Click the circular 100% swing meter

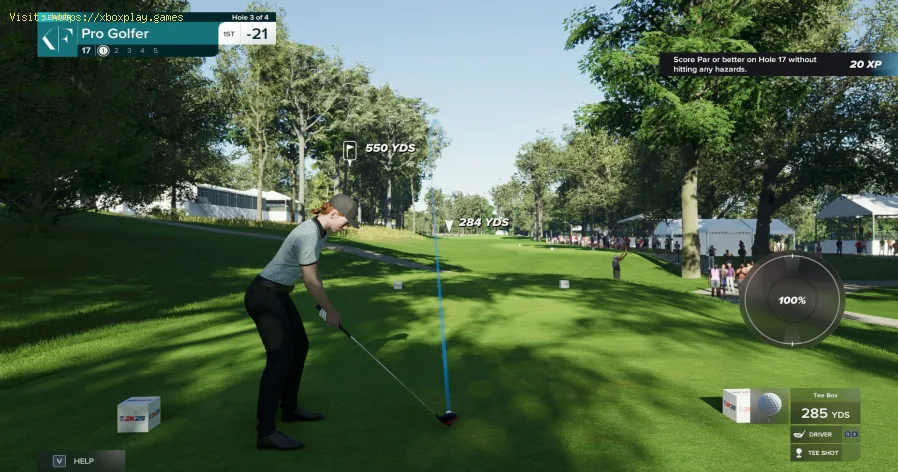[791, 299]
